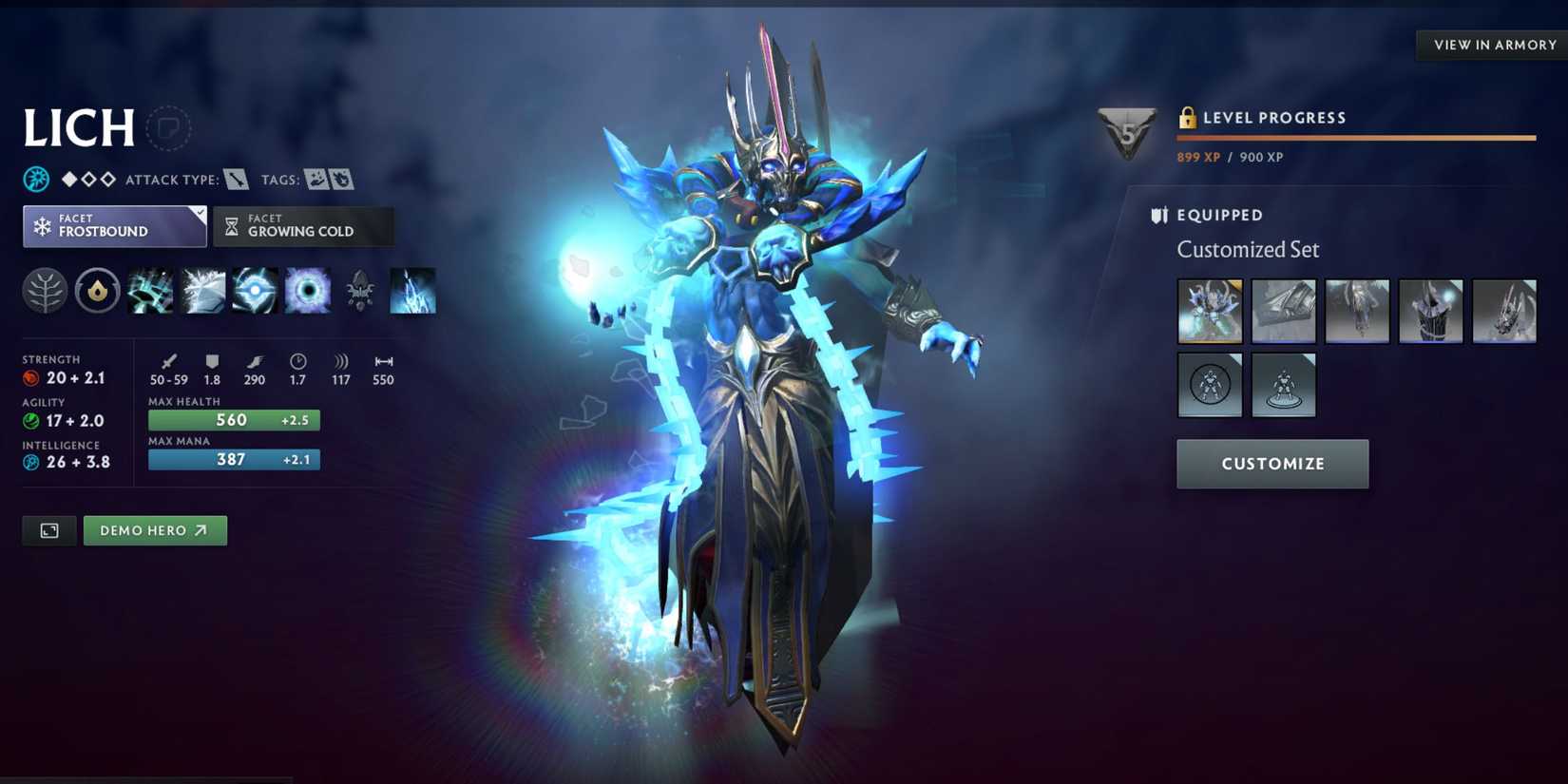Click the Frost Shield ability icon
1568x784 pixels.
(x=202, y=291)
